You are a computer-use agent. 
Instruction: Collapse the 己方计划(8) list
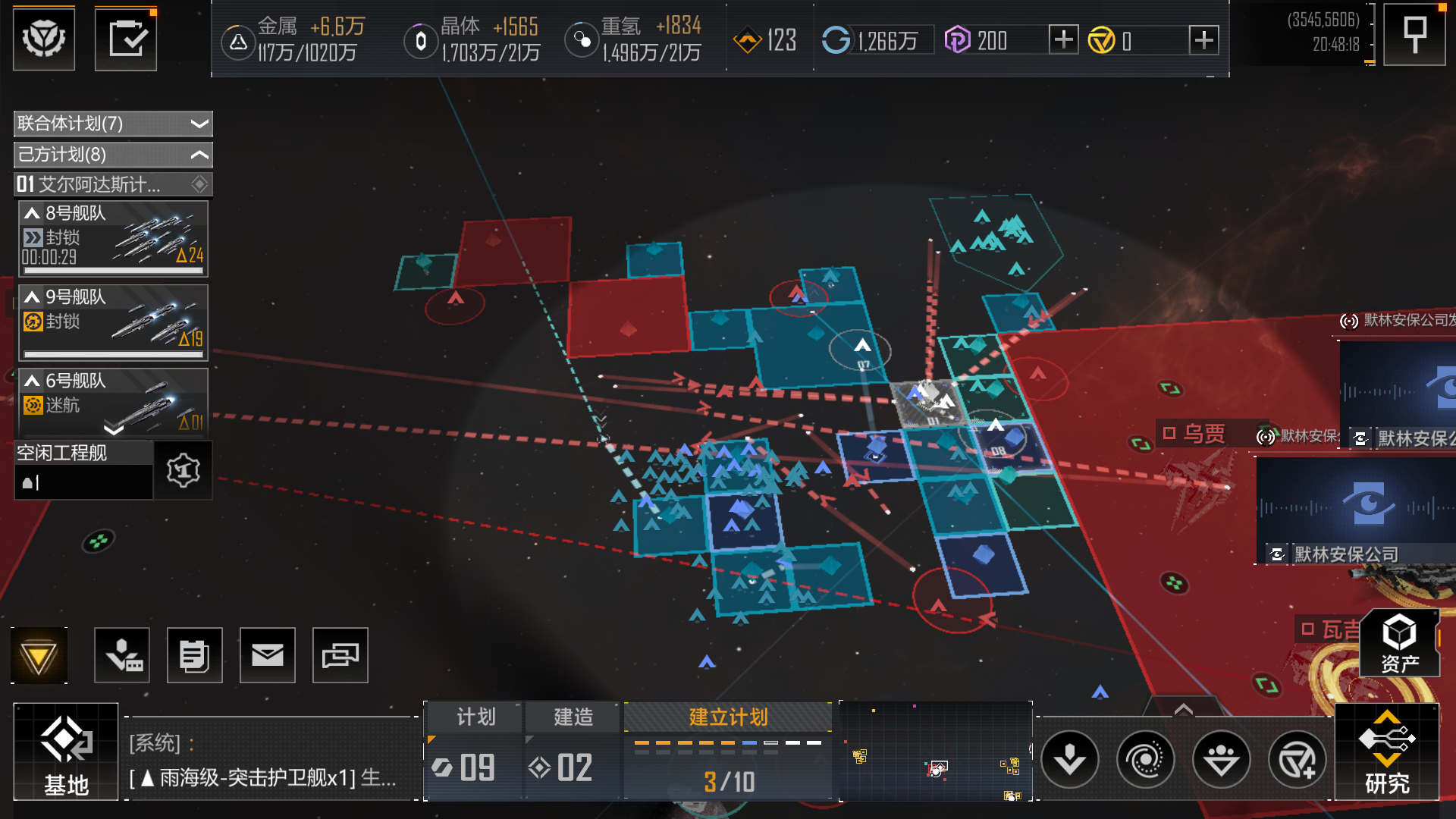(113, 155)
